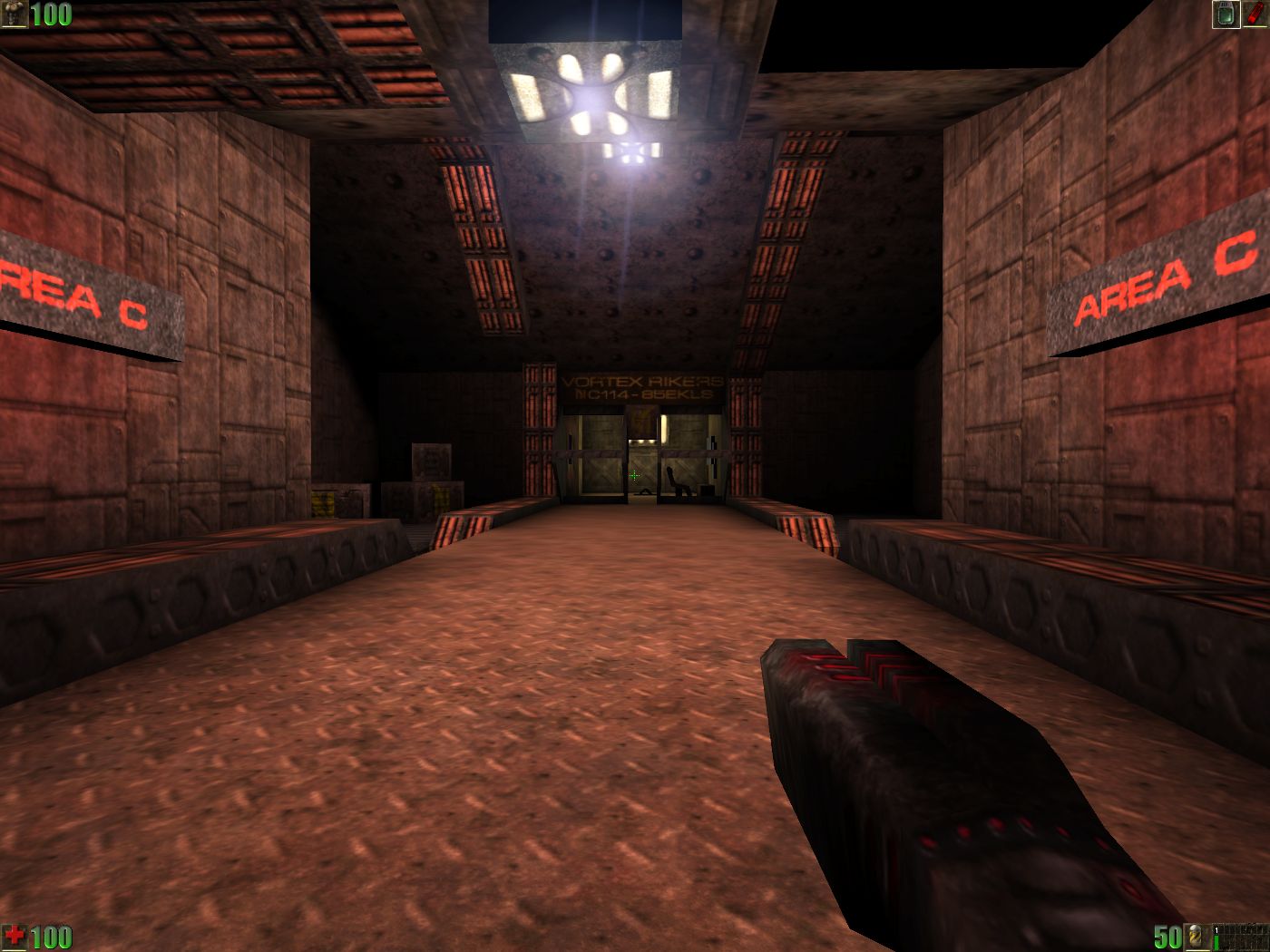Click the armor icon in the HUD
The width and height of the screenshot is (1270, 952).
pyautogui.click(x=14, y=14)
